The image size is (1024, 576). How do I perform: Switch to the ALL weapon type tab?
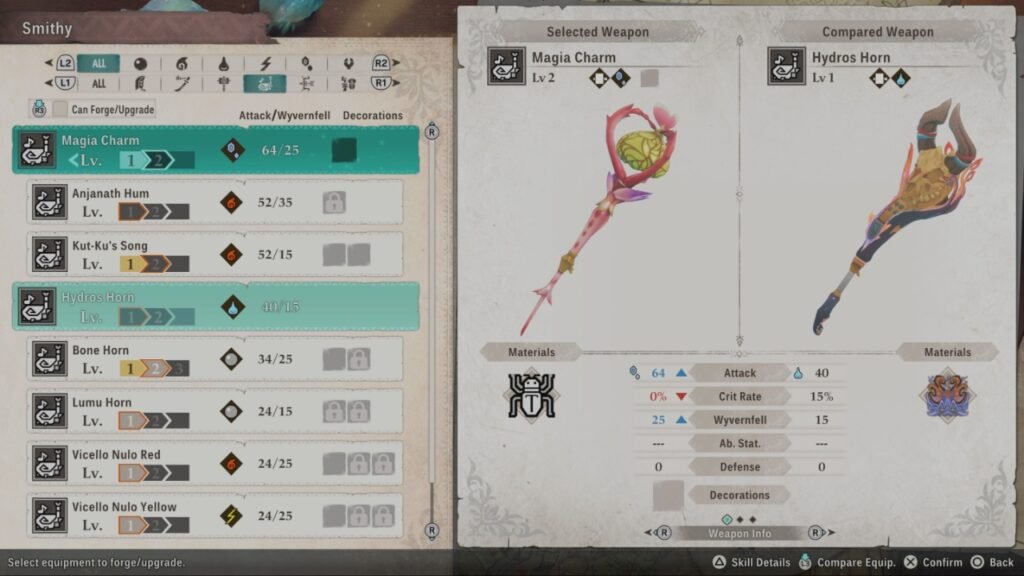[98, 84]
